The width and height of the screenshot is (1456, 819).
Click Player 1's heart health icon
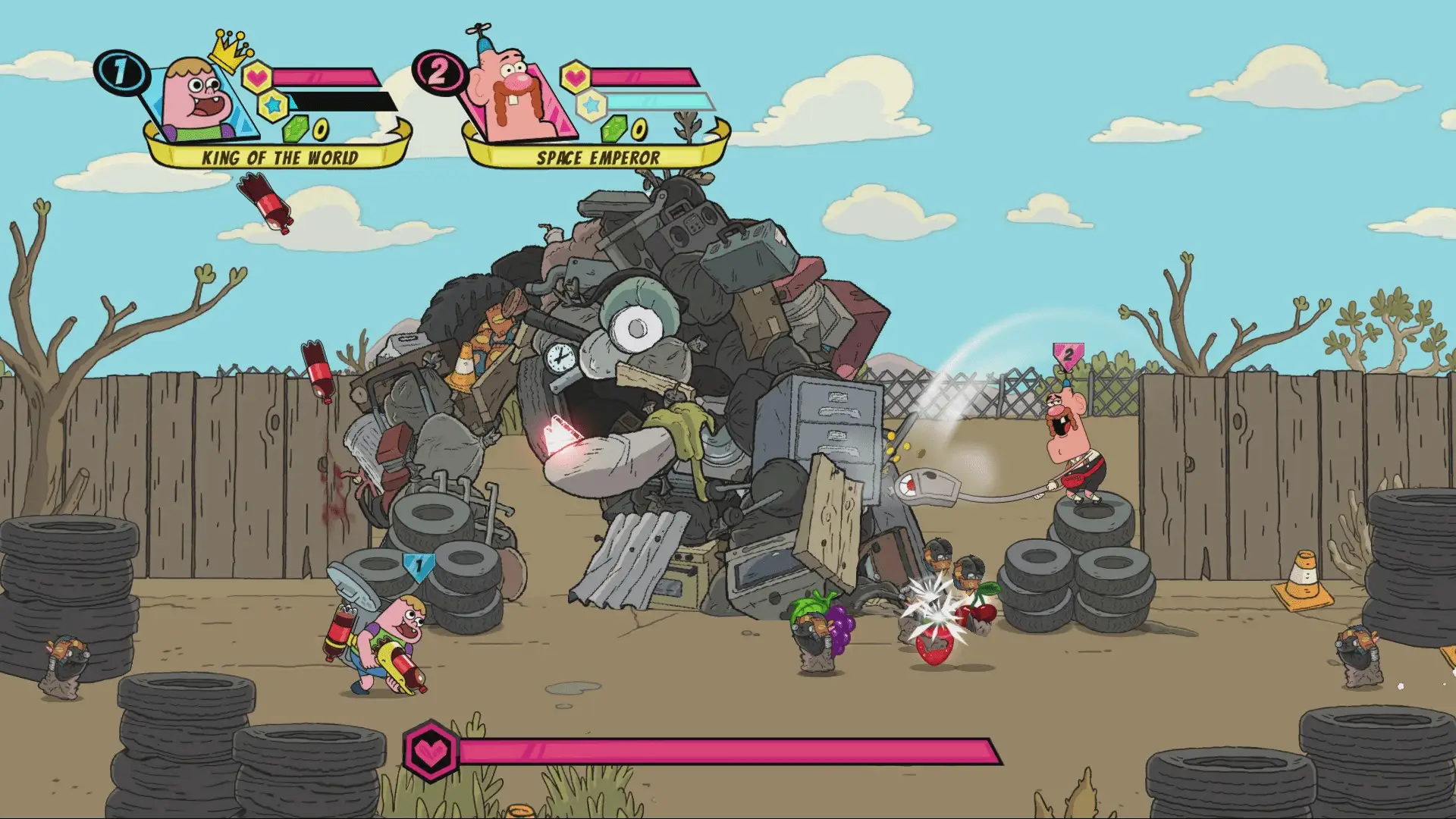[x=256, y=77]
